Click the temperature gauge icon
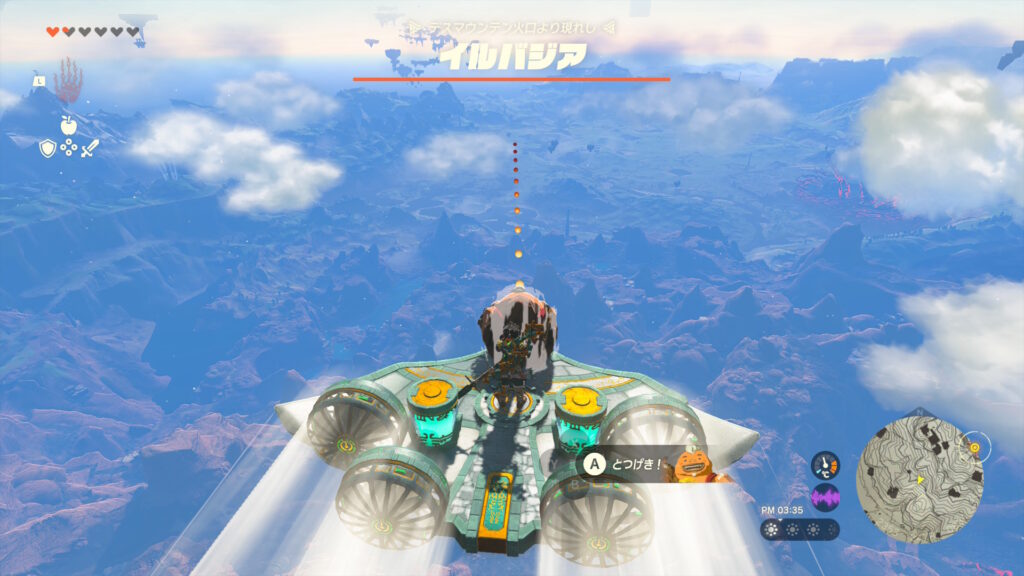Viewport: 1024px width, 576px height. pyautogui.click(x=825, y=465)
